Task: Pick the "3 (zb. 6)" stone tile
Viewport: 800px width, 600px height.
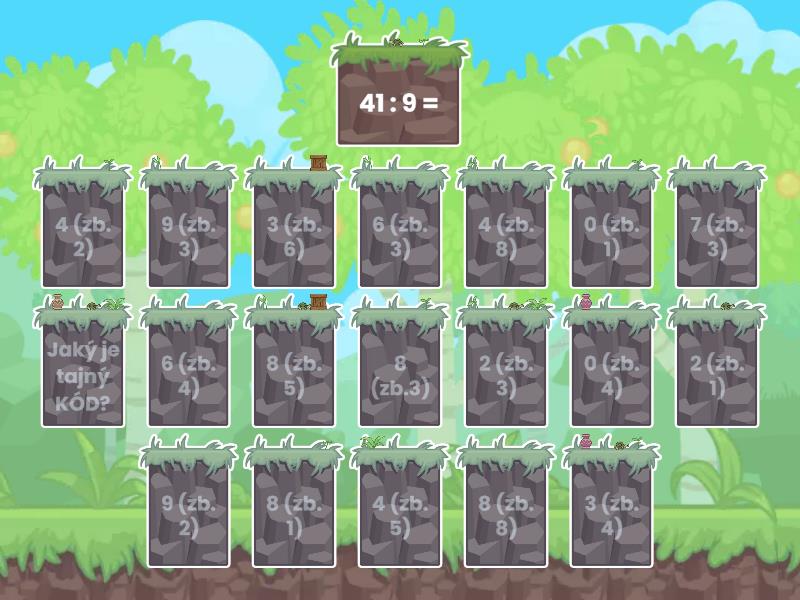Action: [294, 236]
